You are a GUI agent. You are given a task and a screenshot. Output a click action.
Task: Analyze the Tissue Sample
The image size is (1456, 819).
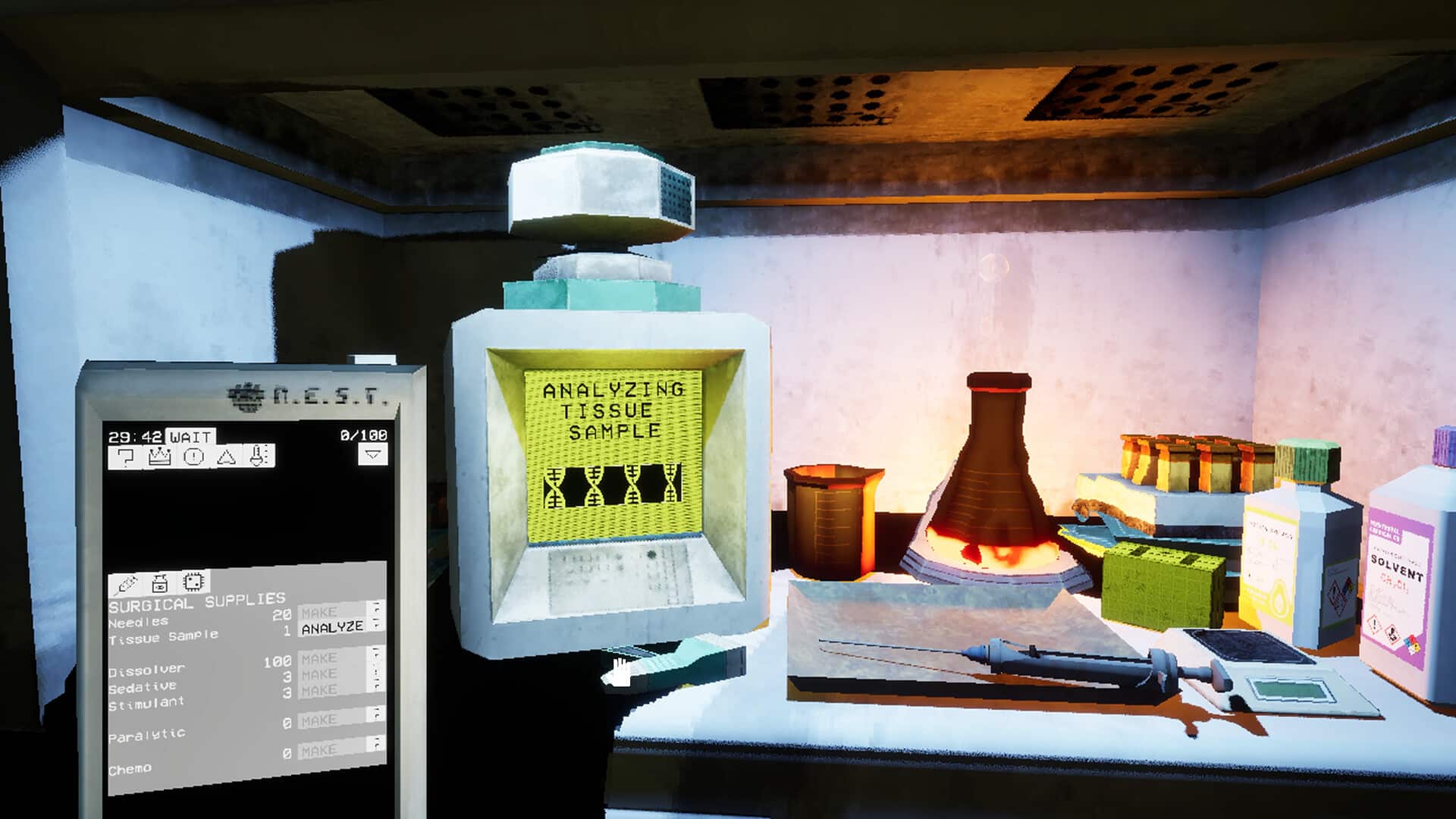pyautogui.click(x=332, y=628)
